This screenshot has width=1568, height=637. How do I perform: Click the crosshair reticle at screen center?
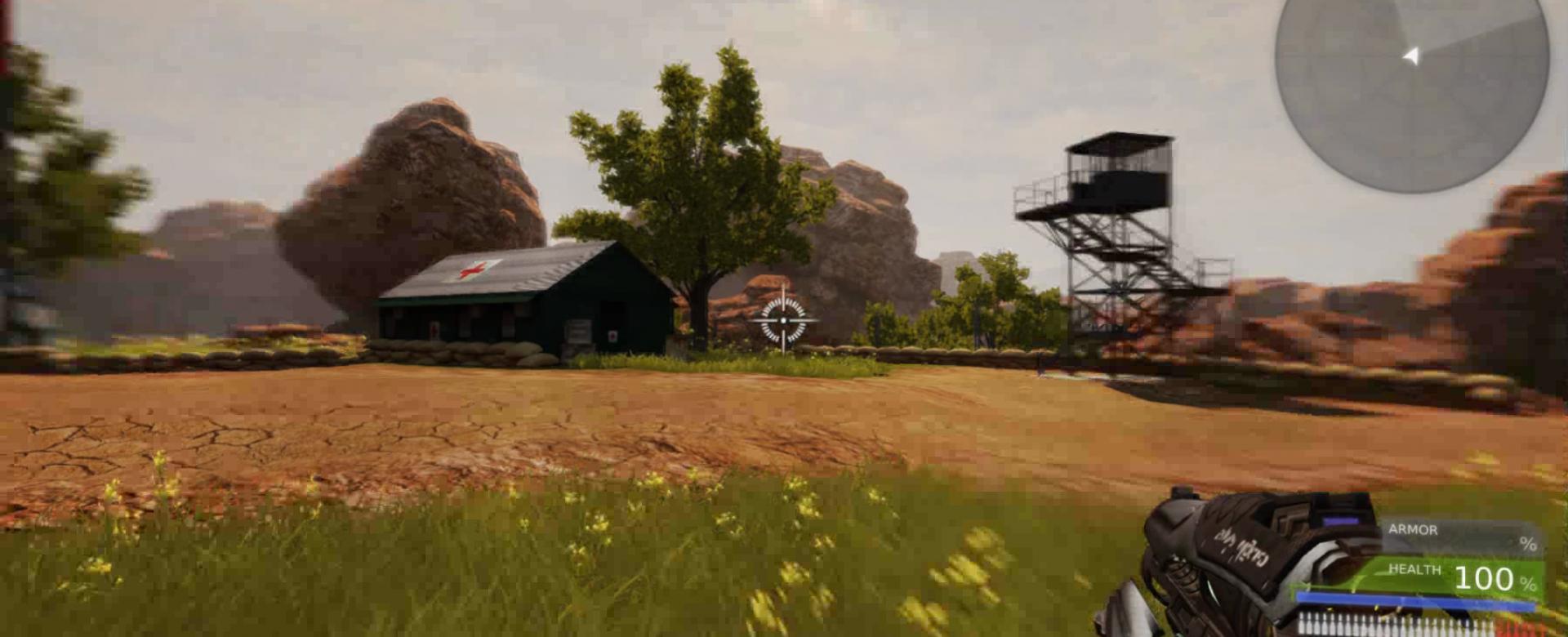click(x=782, y=319)
